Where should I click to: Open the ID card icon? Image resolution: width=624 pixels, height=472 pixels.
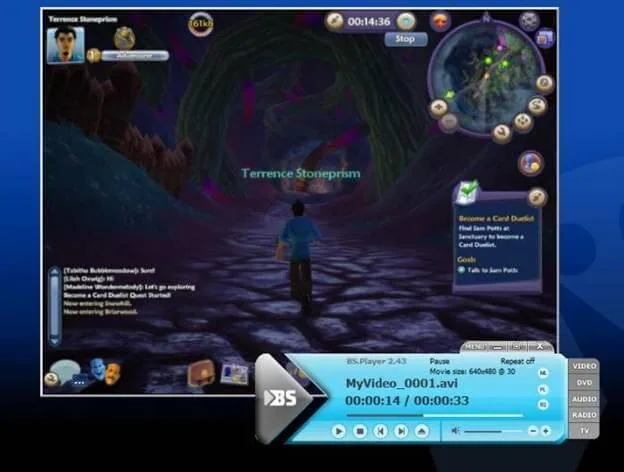pyautogui.click(x=235, y=373)
